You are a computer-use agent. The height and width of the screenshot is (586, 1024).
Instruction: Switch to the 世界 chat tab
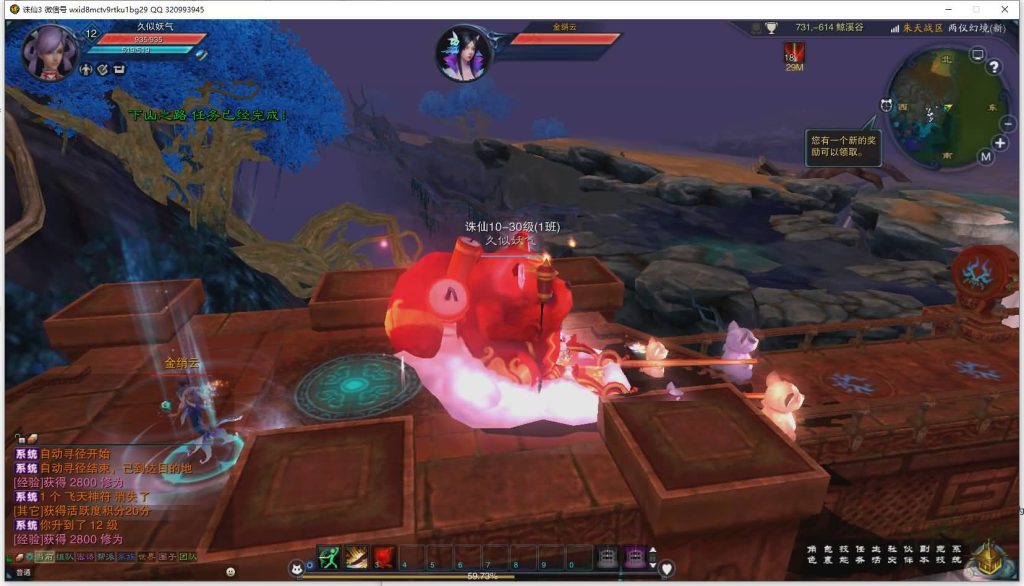(145, 556)
